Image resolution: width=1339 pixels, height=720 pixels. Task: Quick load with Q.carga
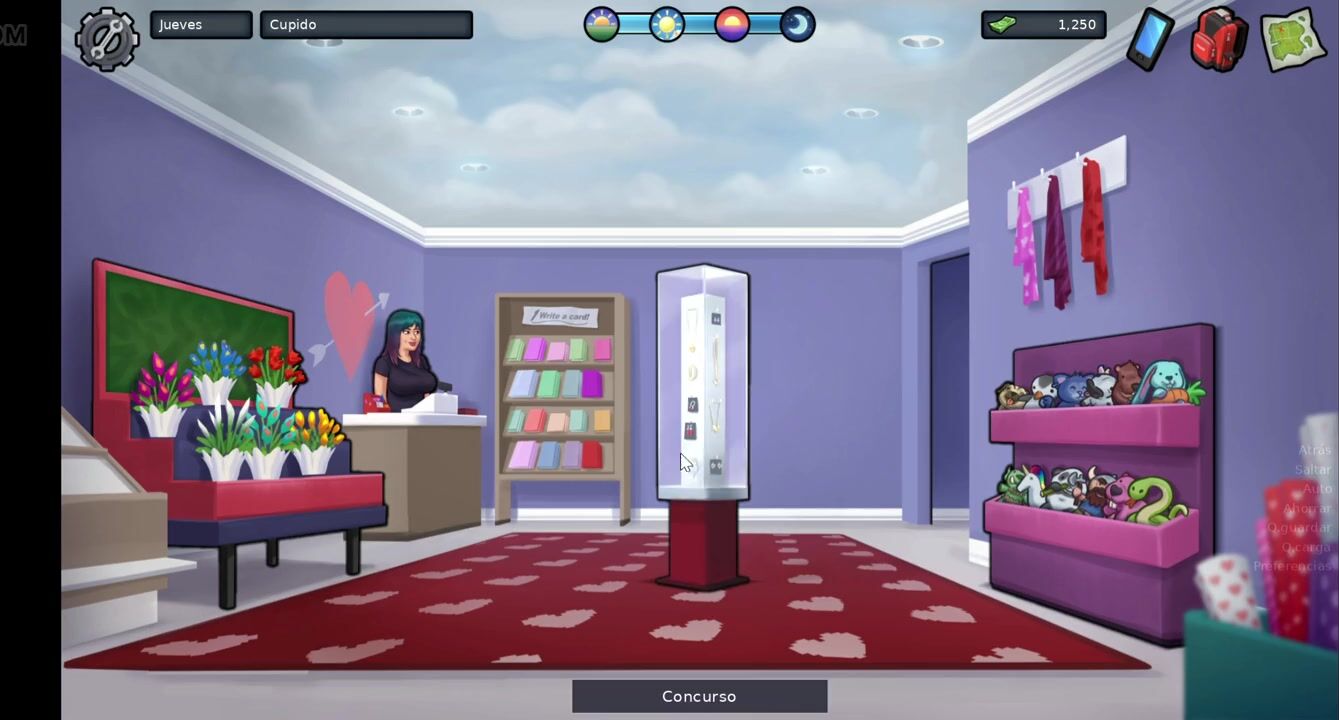point(1305,547)
